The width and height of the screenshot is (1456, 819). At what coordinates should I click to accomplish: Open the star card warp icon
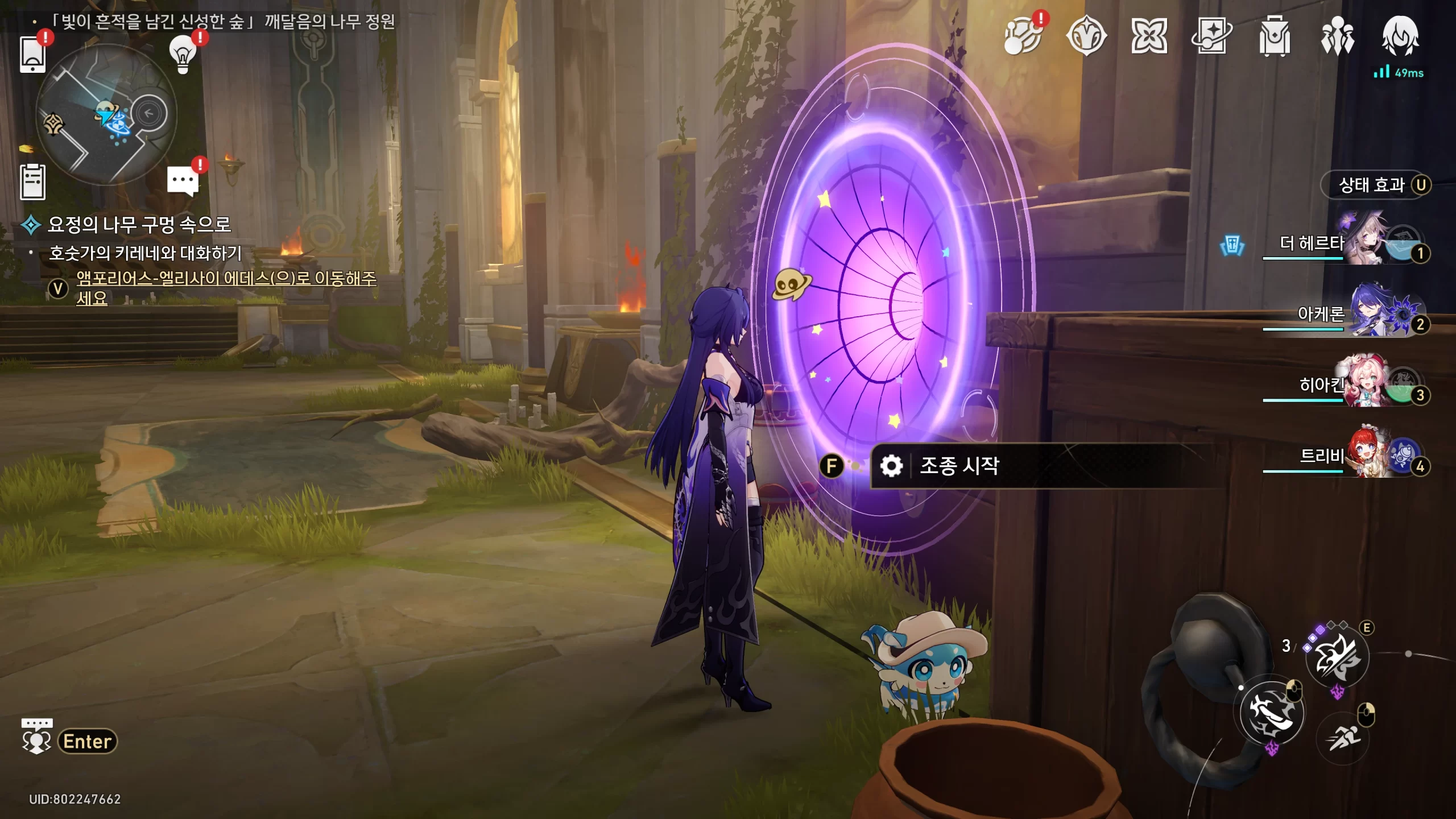pos(1211,36)
